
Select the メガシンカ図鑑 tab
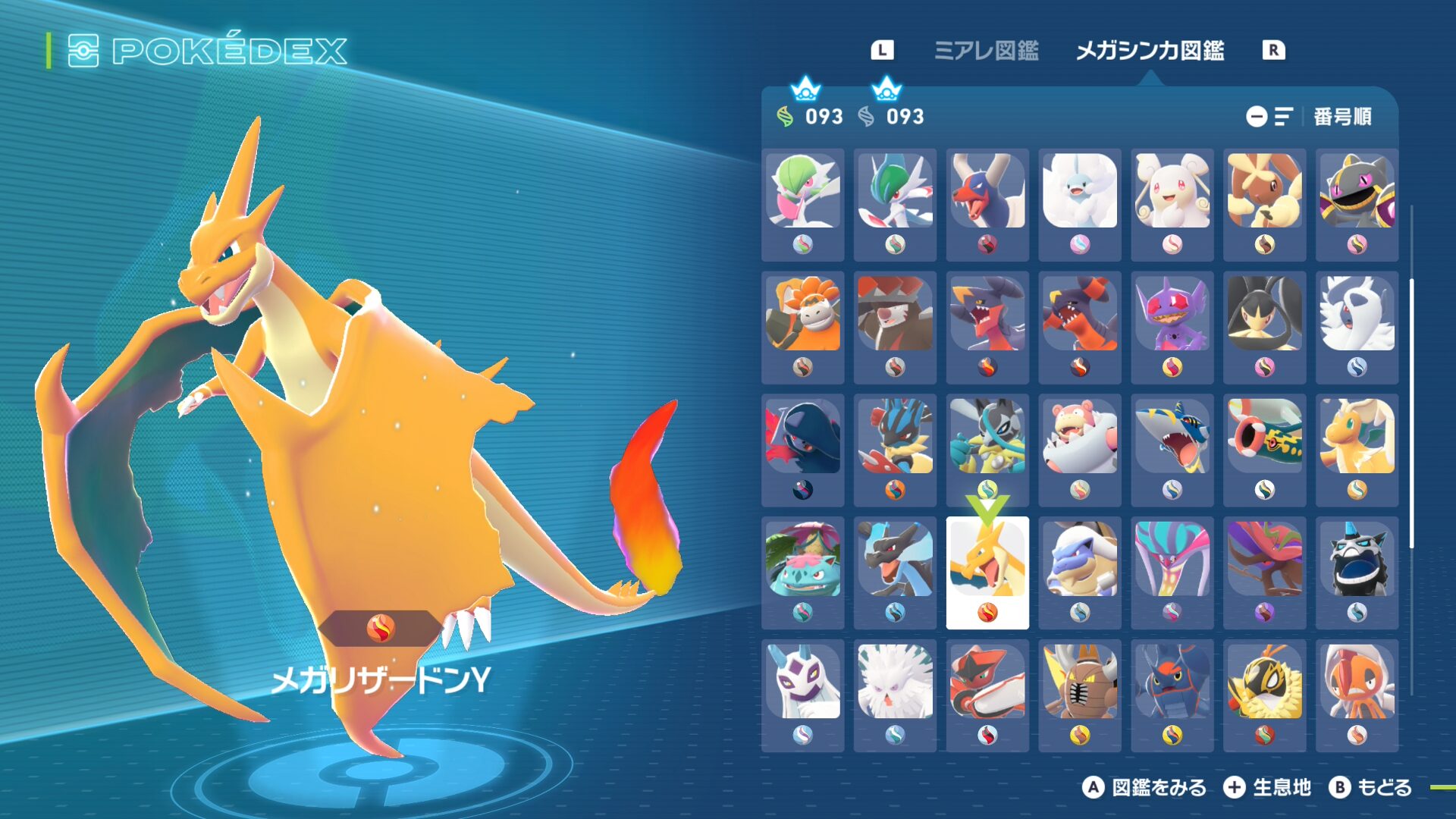click(x=1150, y=51)
